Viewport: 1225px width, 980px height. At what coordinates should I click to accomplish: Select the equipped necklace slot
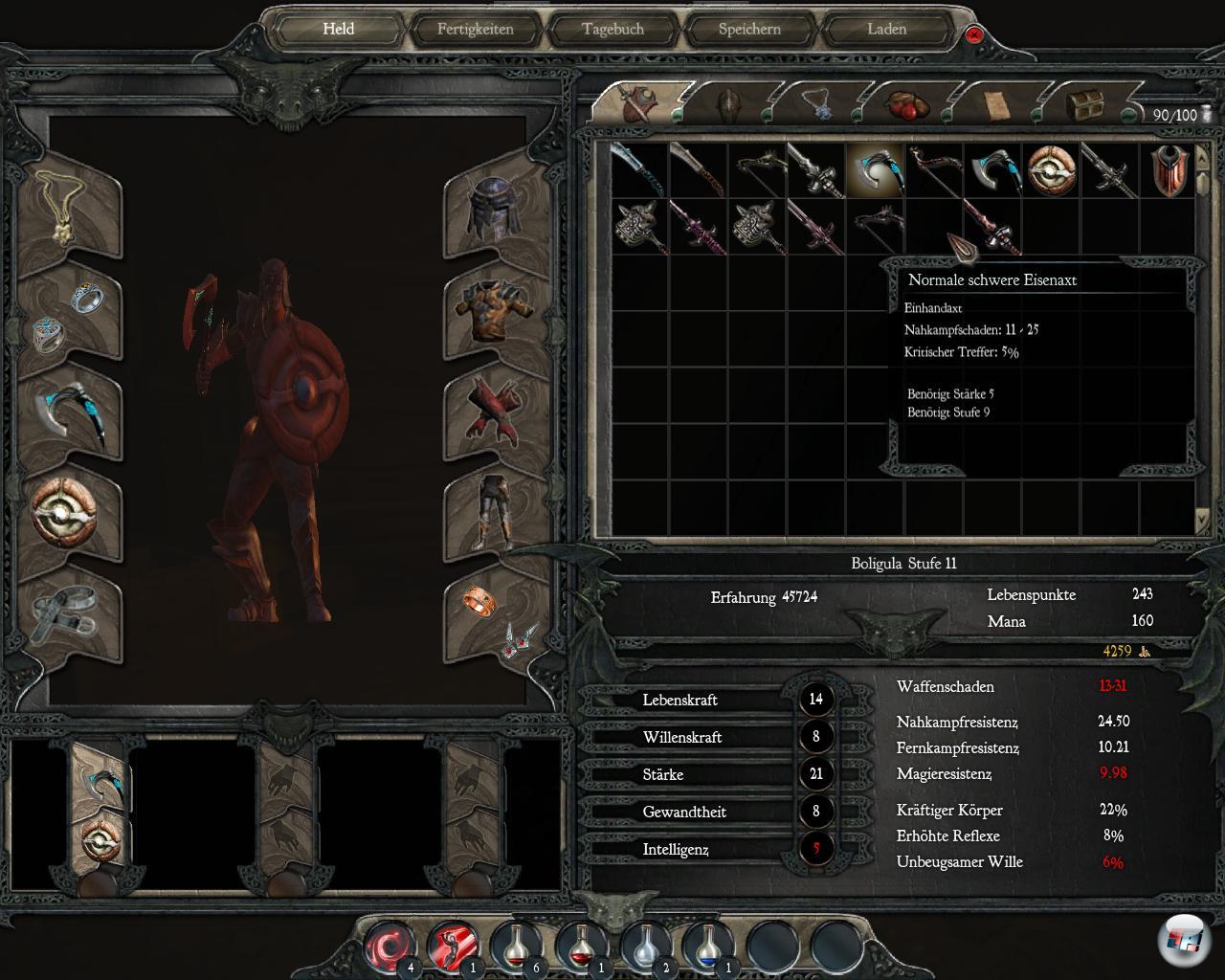pyautogui.click(x=70, y=213)
